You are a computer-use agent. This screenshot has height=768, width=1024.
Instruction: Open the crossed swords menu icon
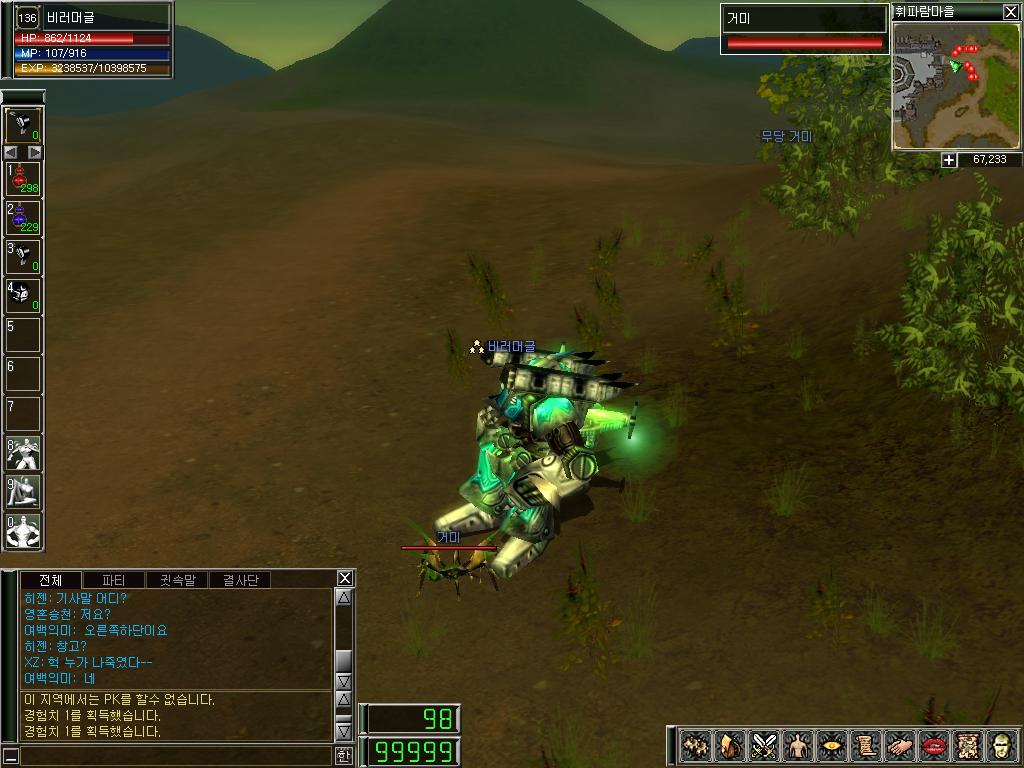tap(765, 745)
